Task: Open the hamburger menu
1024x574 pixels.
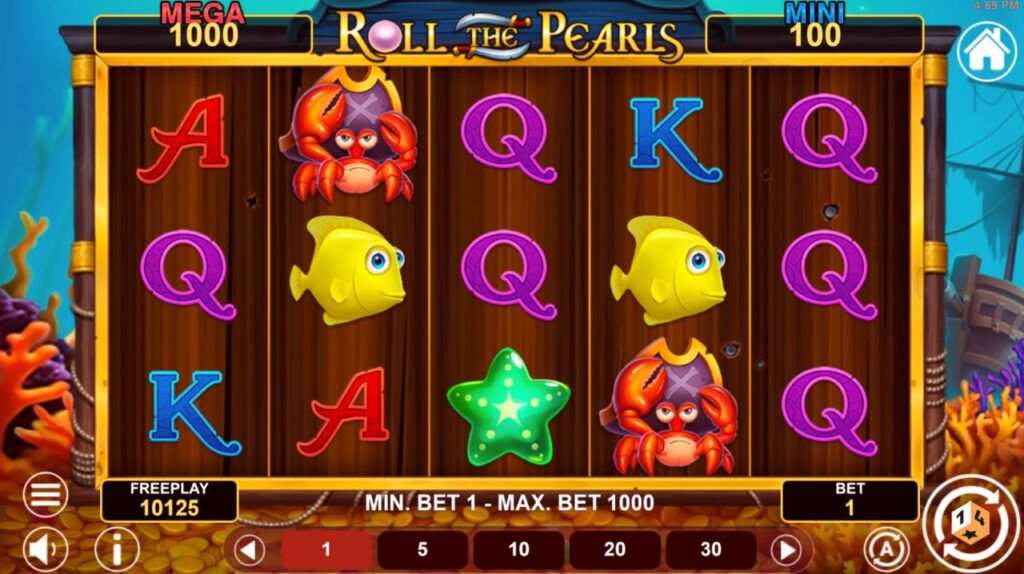Action: pos(45,494)
